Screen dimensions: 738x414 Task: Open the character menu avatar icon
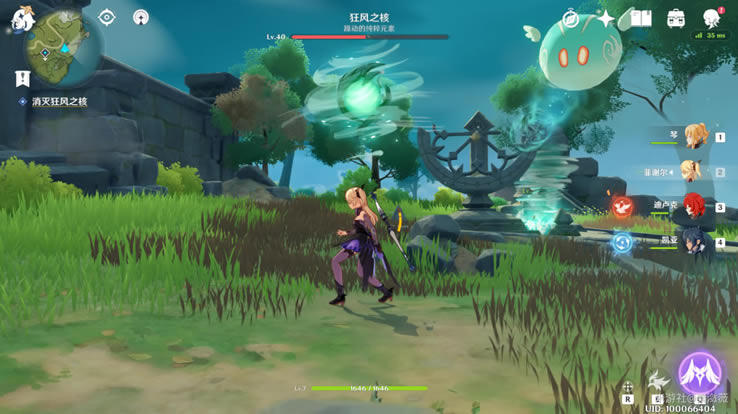(711, 18)
